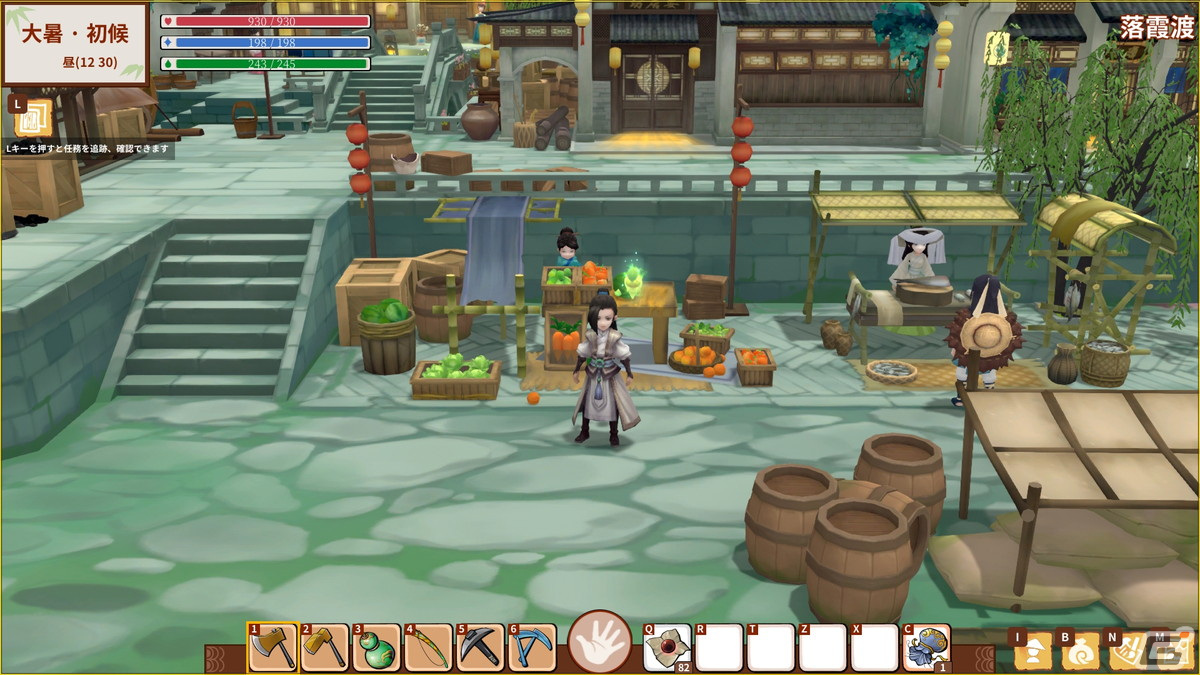Open the bag inventory icon
1200x675 pixels.
pyautogui.click(x=1081, y=651)
